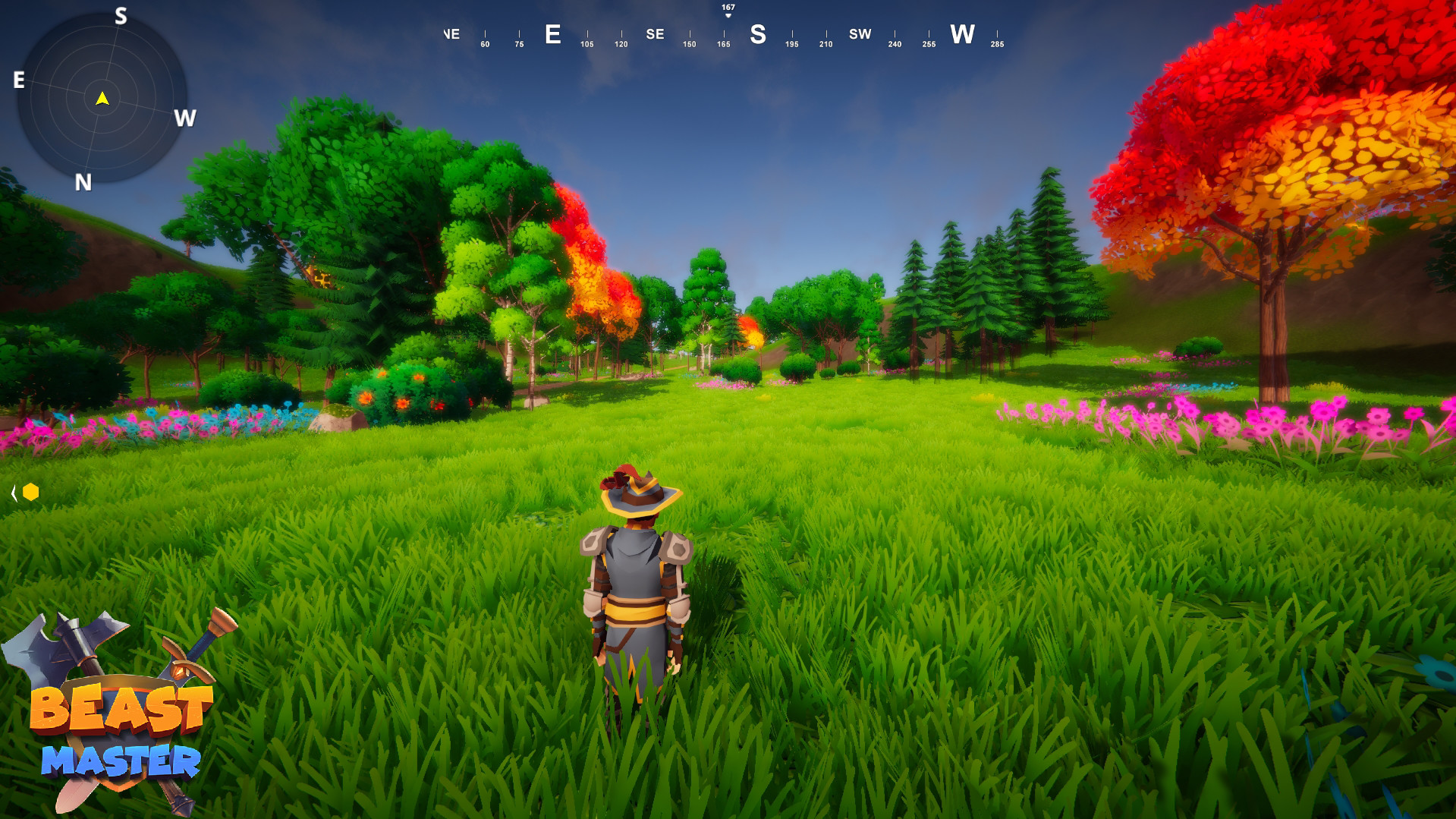Viewport: 1456px width, 819px height.
Task: Click the yellow hexagon icon on the left edge
Action: 30,492
